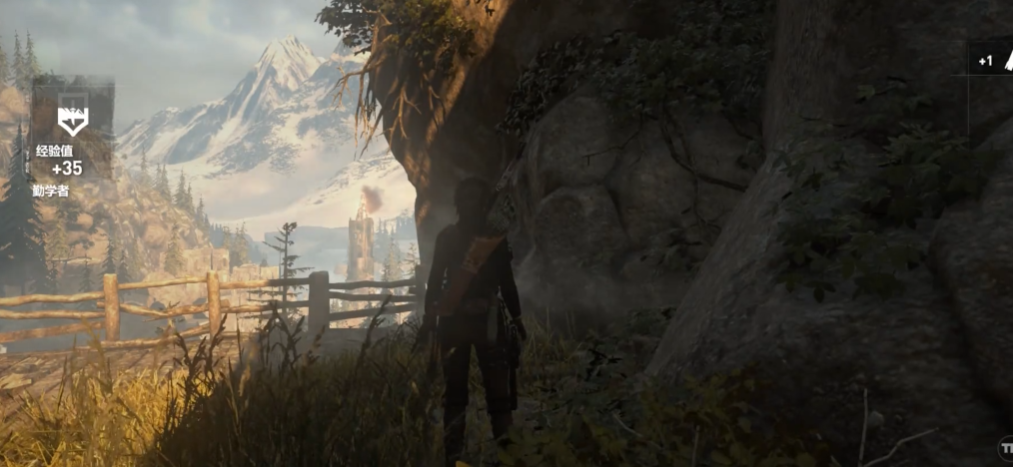
Task: Click the experience shield emblem icon
Action: coord(72,121)
